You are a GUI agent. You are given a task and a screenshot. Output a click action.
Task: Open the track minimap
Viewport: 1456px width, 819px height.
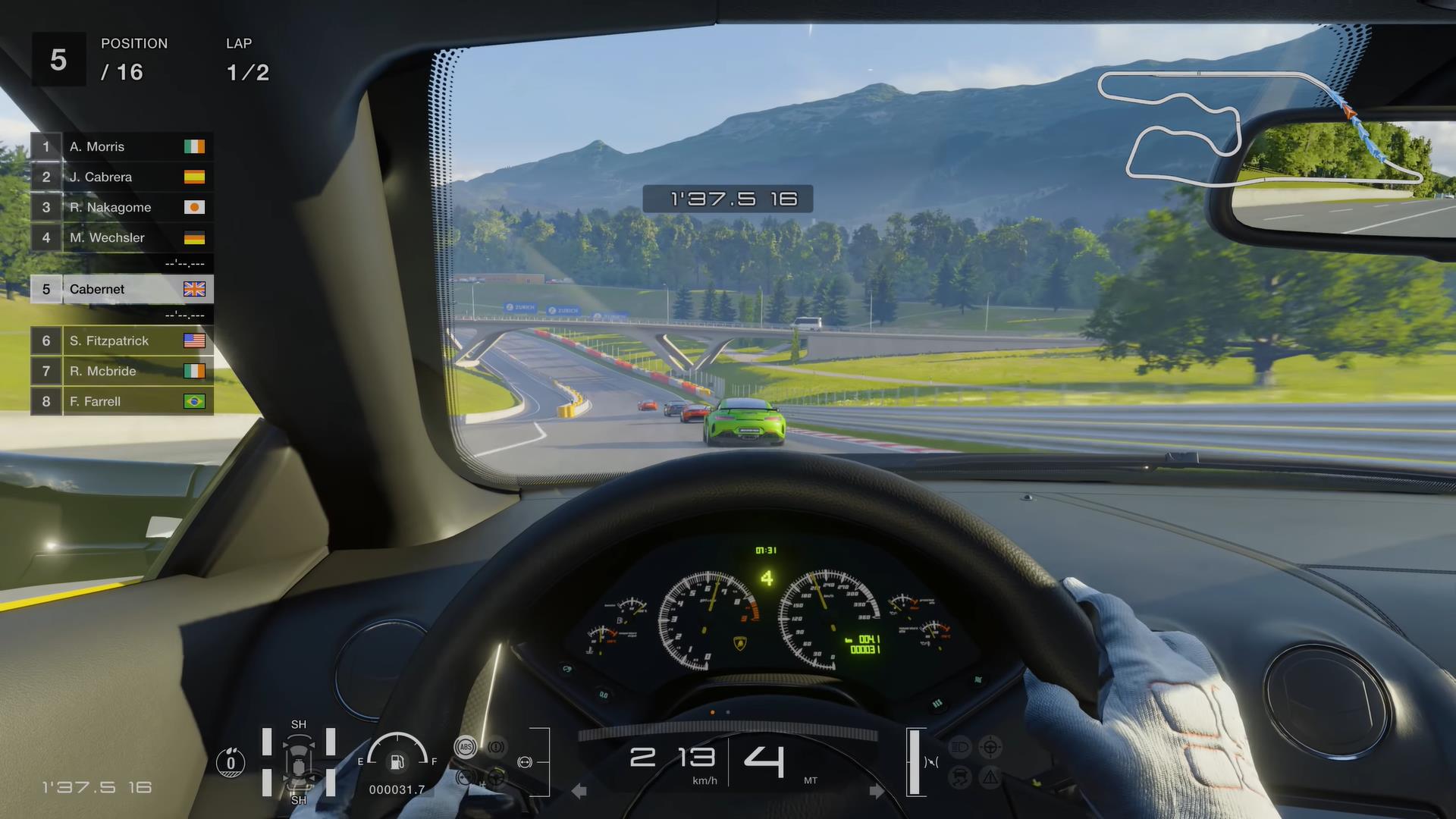pyautogui.click(x=1259, y=127)
